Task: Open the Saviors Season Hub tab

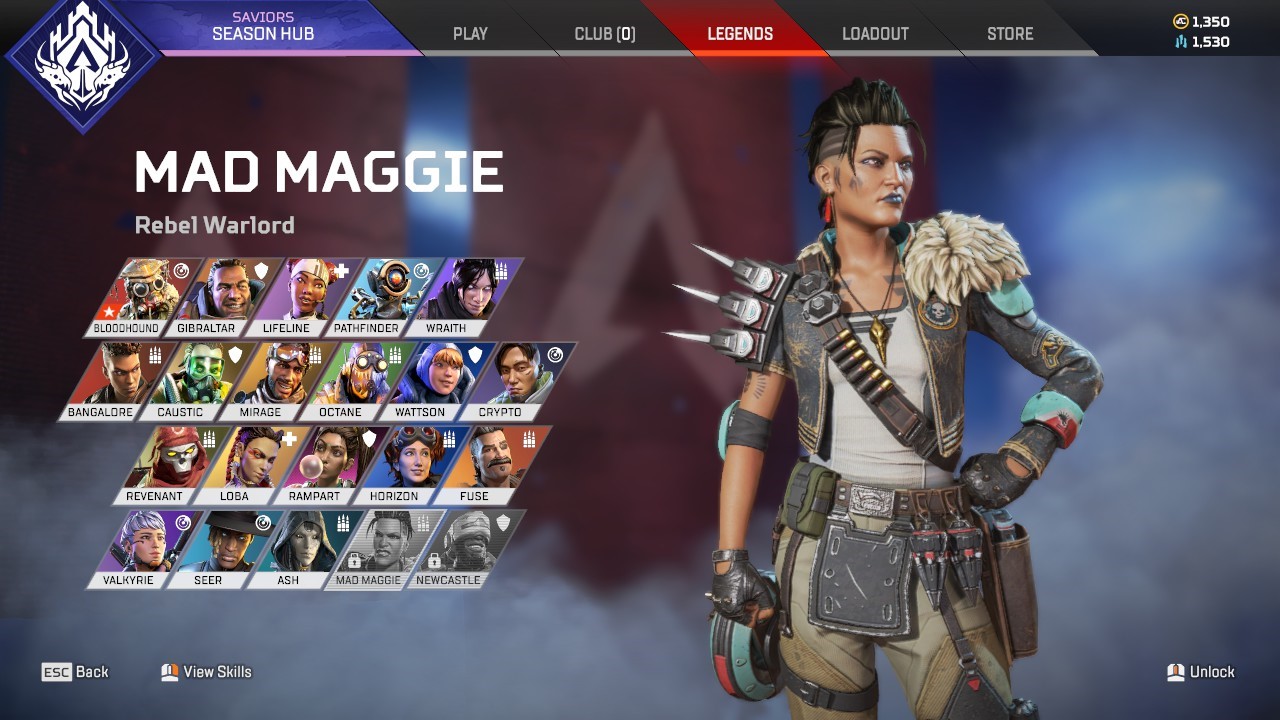Action: point(263,27)
